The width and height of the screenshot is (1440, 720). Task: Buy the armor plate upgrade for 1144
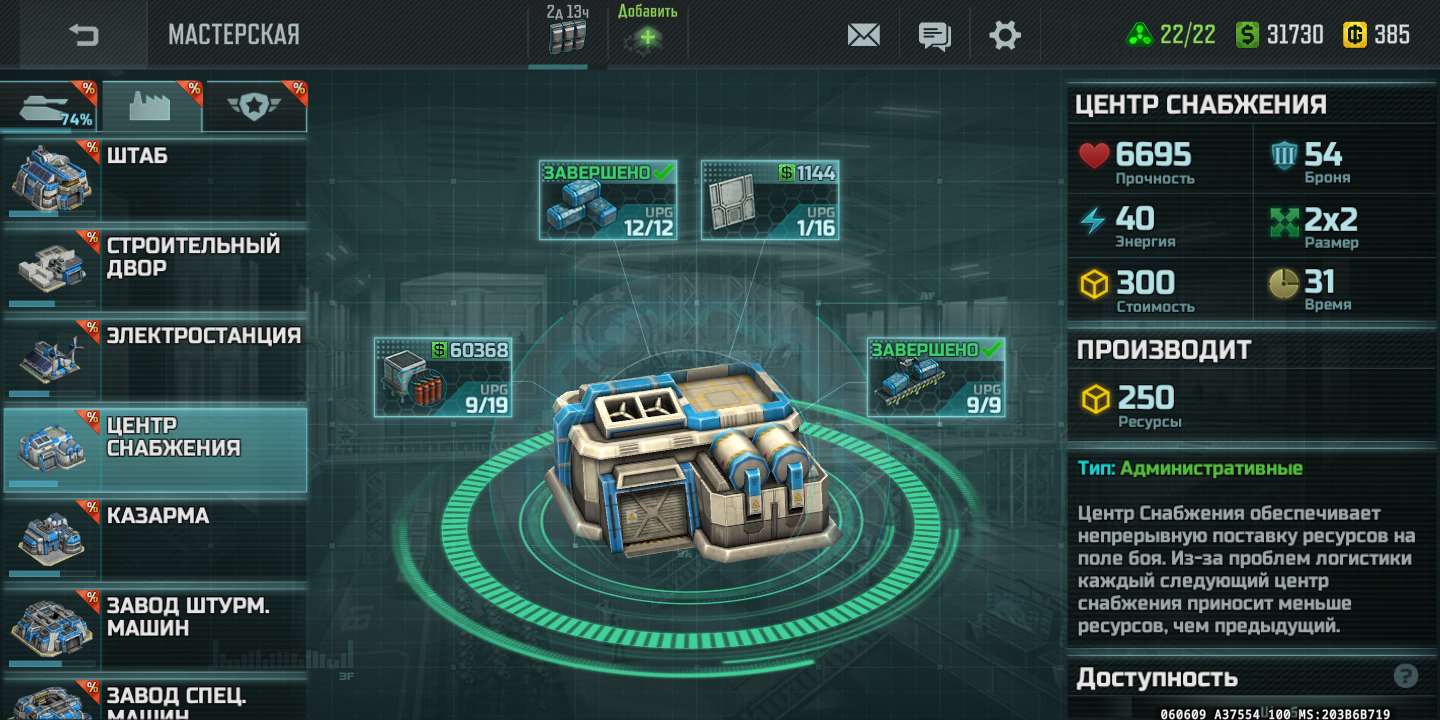[769, 200]
